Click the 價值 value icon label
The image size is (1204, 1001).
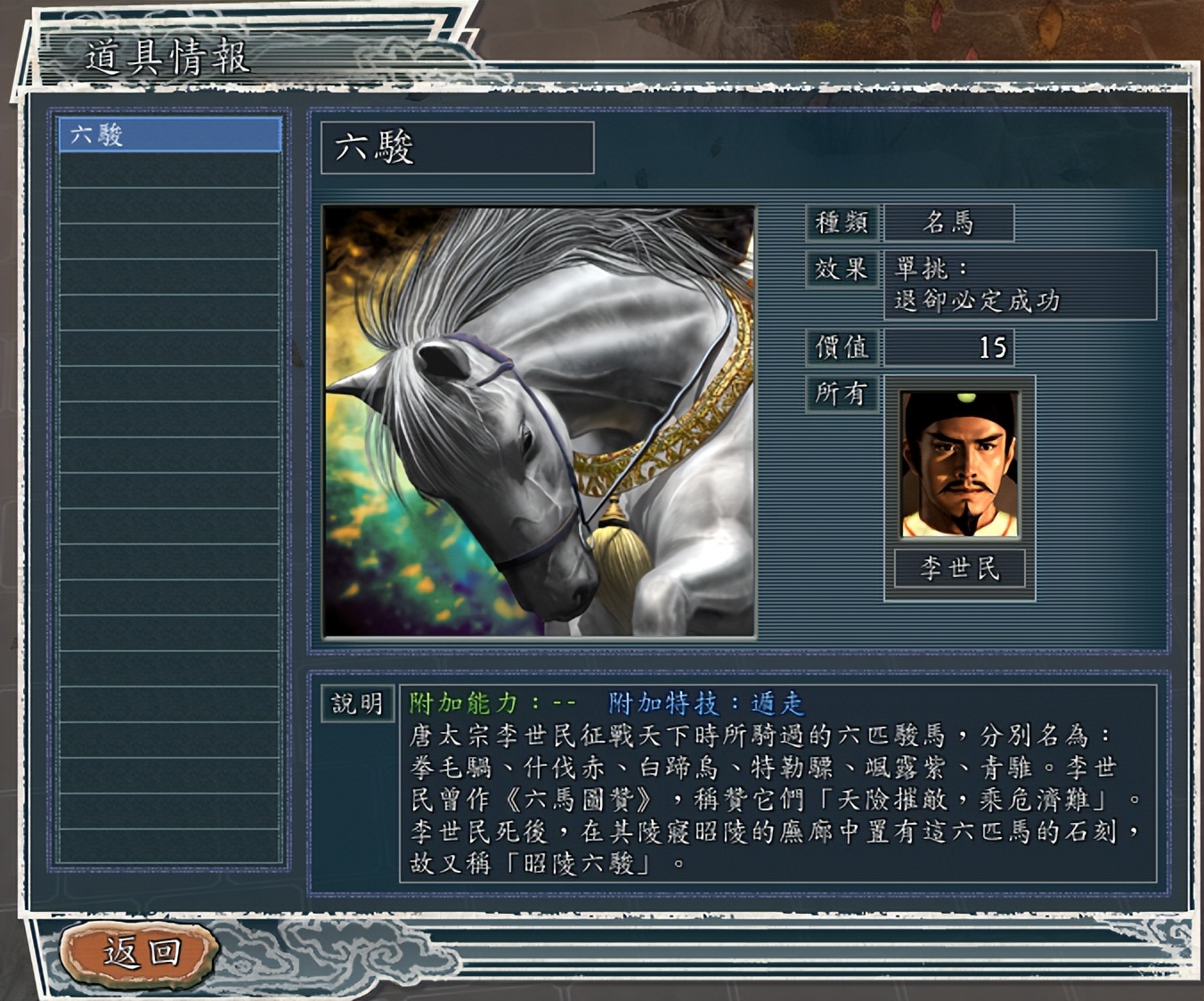[x=842, y=348]
